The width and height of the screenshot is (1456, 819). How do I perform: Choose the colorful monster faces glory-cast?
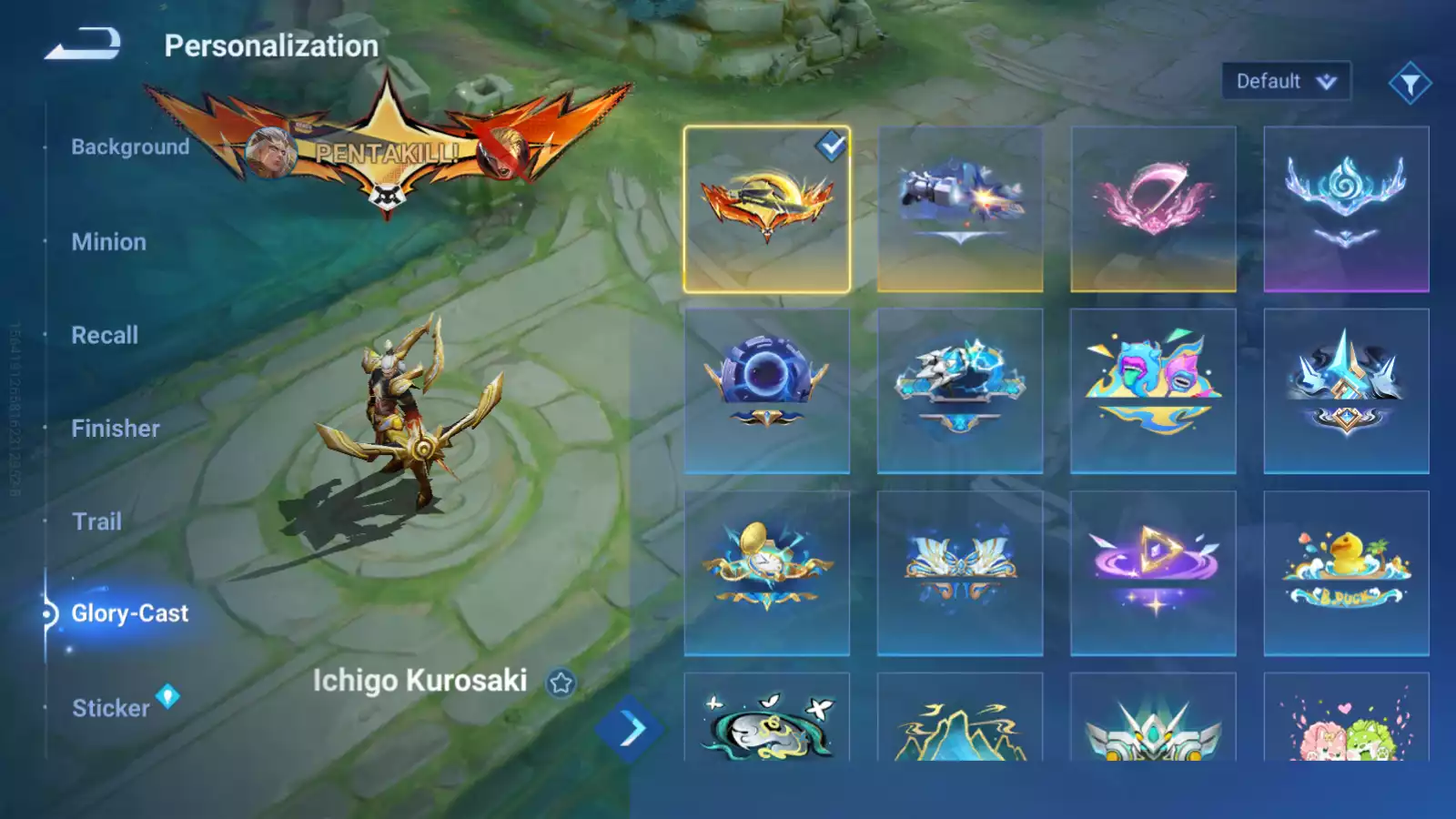click(x=1153, y=391)
